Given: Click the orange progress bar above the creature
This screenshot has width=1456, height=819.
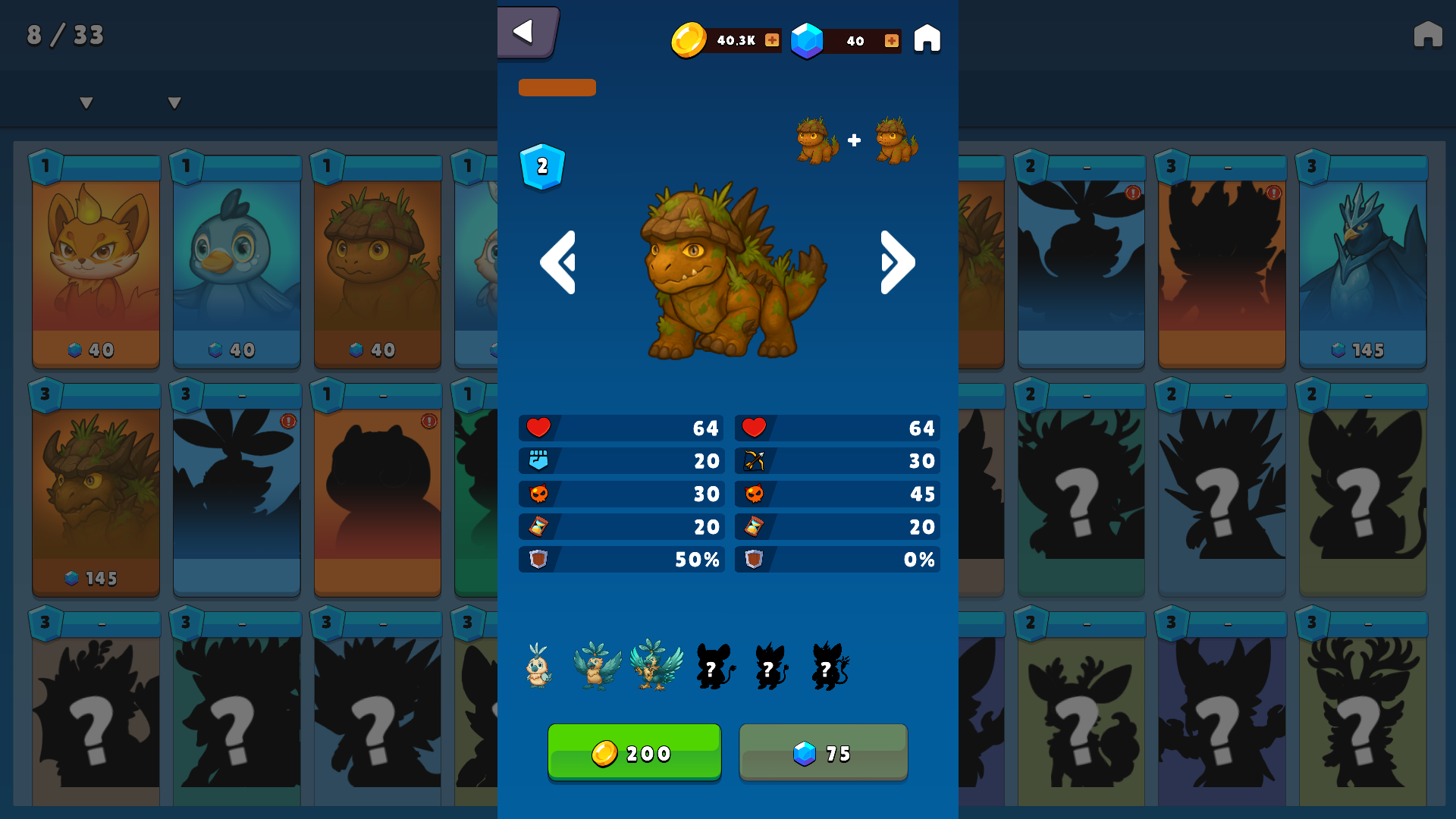Looking at the screenshot, I should tap(557, 87).
